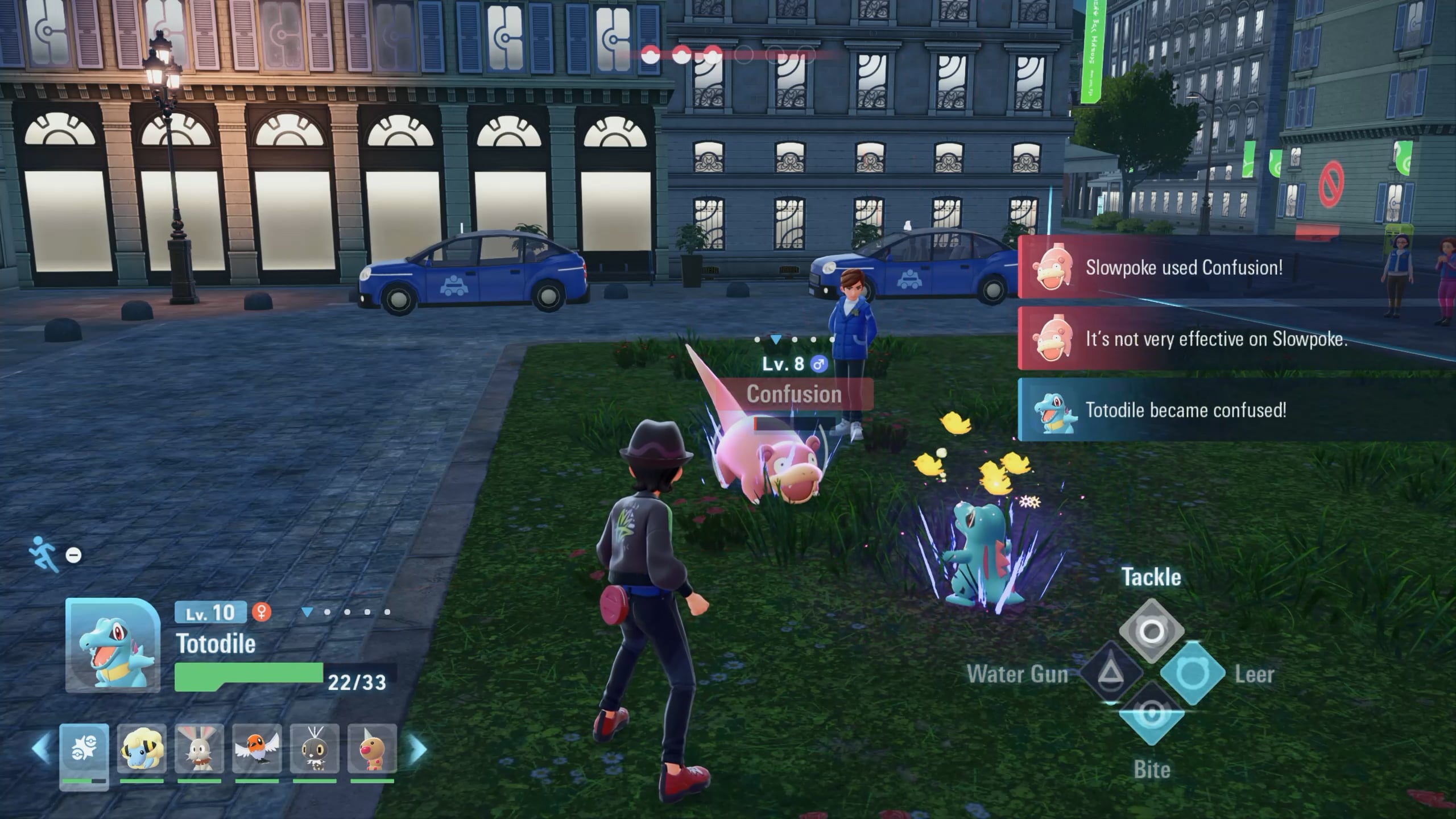1456x819 pixels.
Task: Select the Bite move
Action: 1151,714
